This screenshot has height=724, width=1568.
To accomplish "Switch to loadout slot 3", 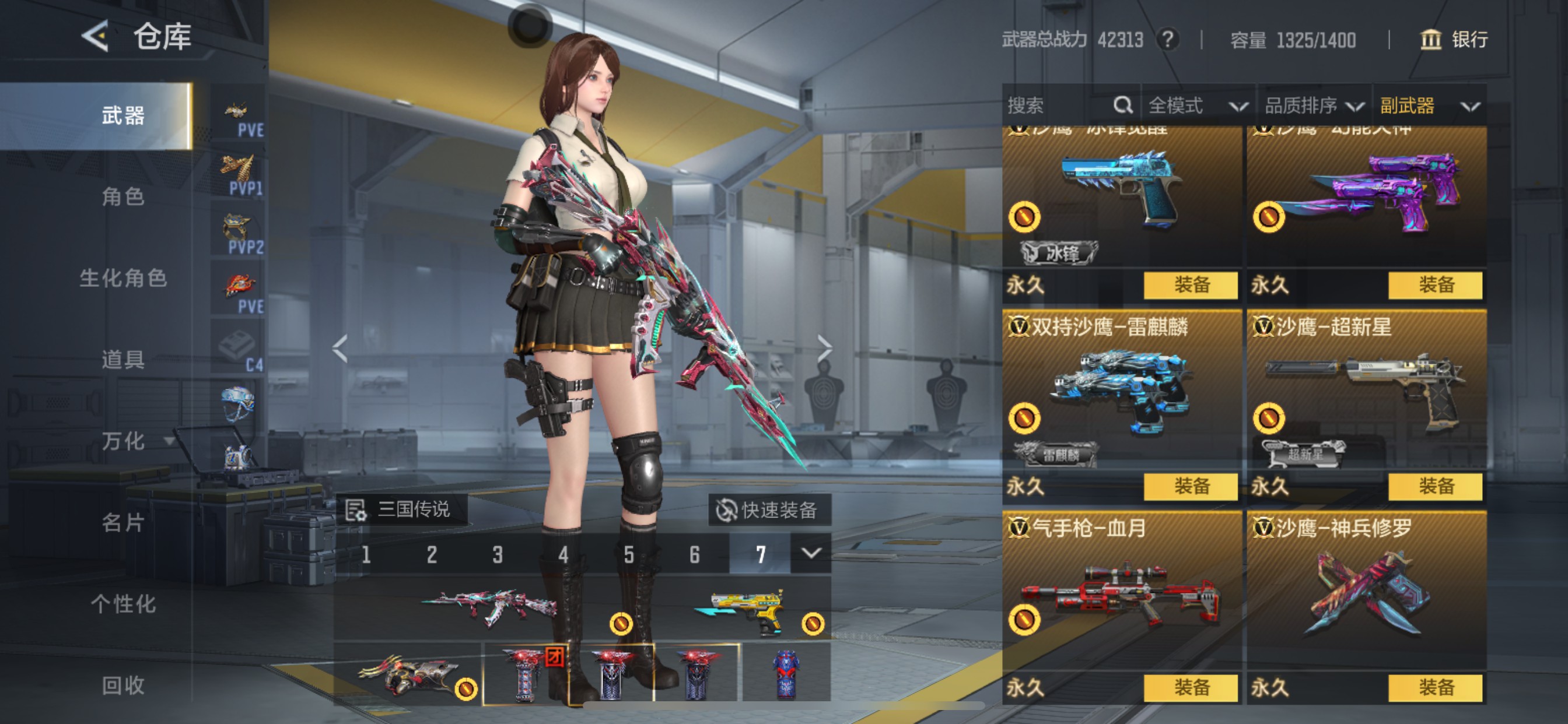I will (498, 555).
